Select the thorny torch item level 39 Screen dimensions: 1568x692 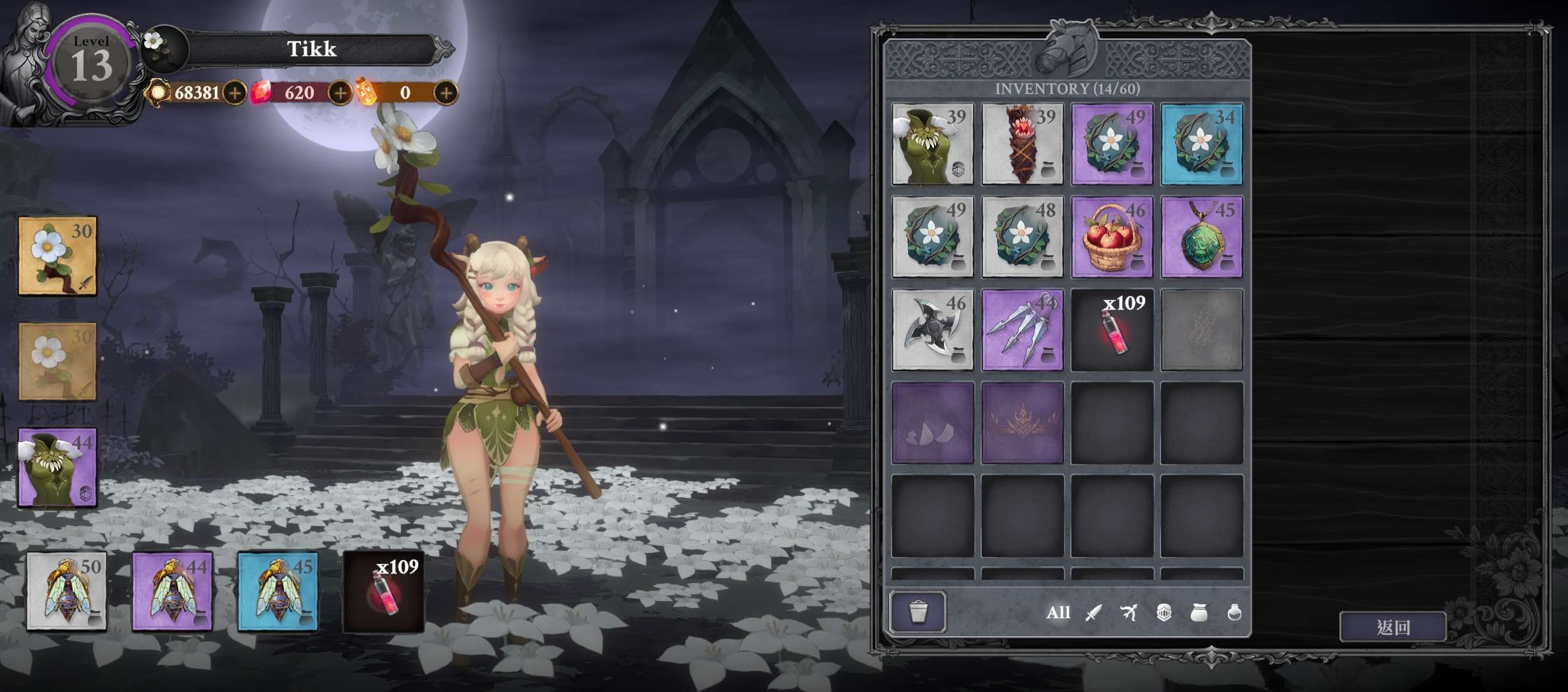pos(1022,144)
